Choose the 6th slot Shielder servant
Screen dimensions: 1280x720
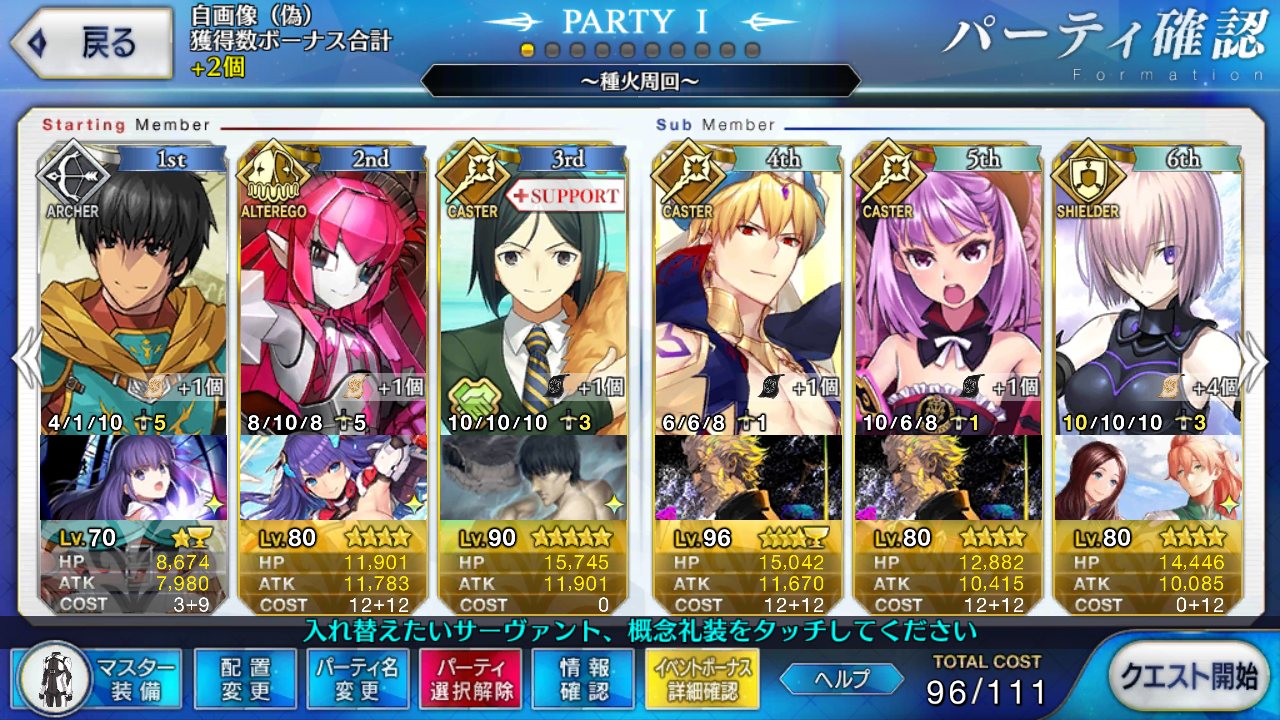(1147, 290)
